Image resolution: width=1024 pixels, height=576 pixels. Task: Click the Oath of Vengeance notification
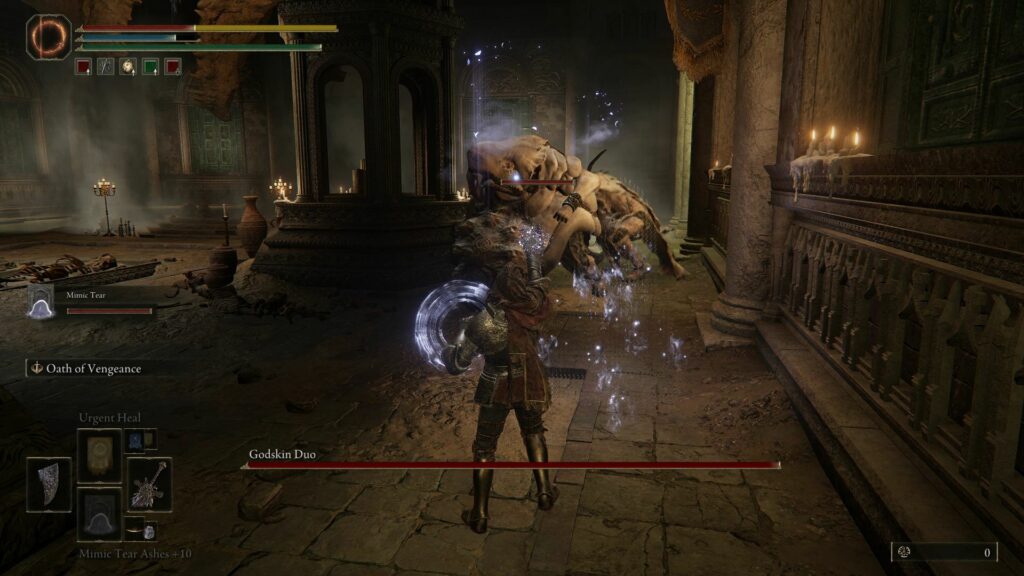pos(86,368)
